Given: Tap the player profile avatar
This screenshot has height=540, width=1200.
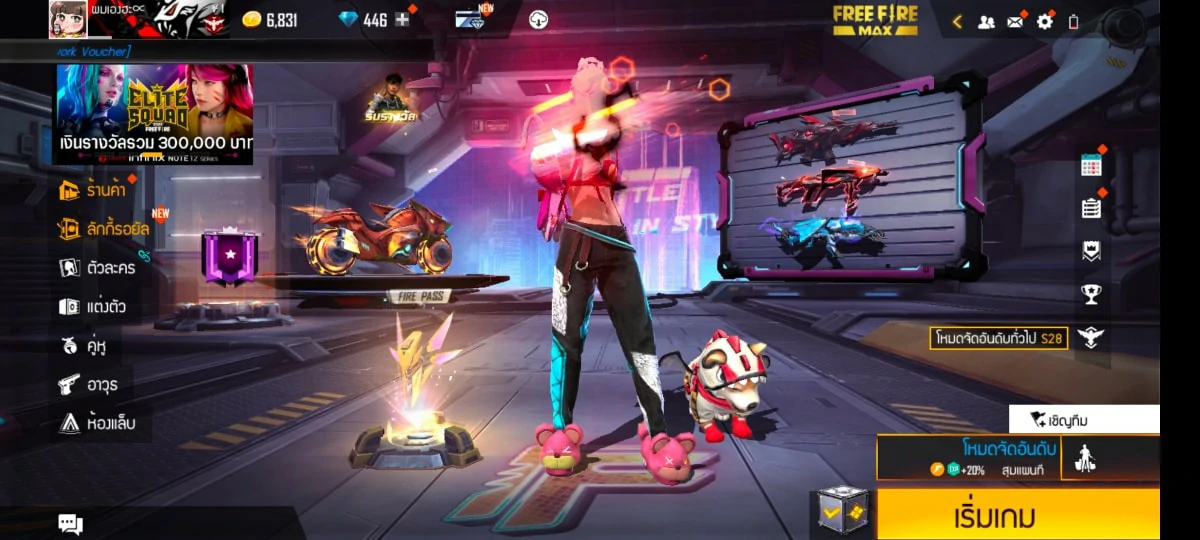Looking at the screenshot, I should [x=68, y=19].
